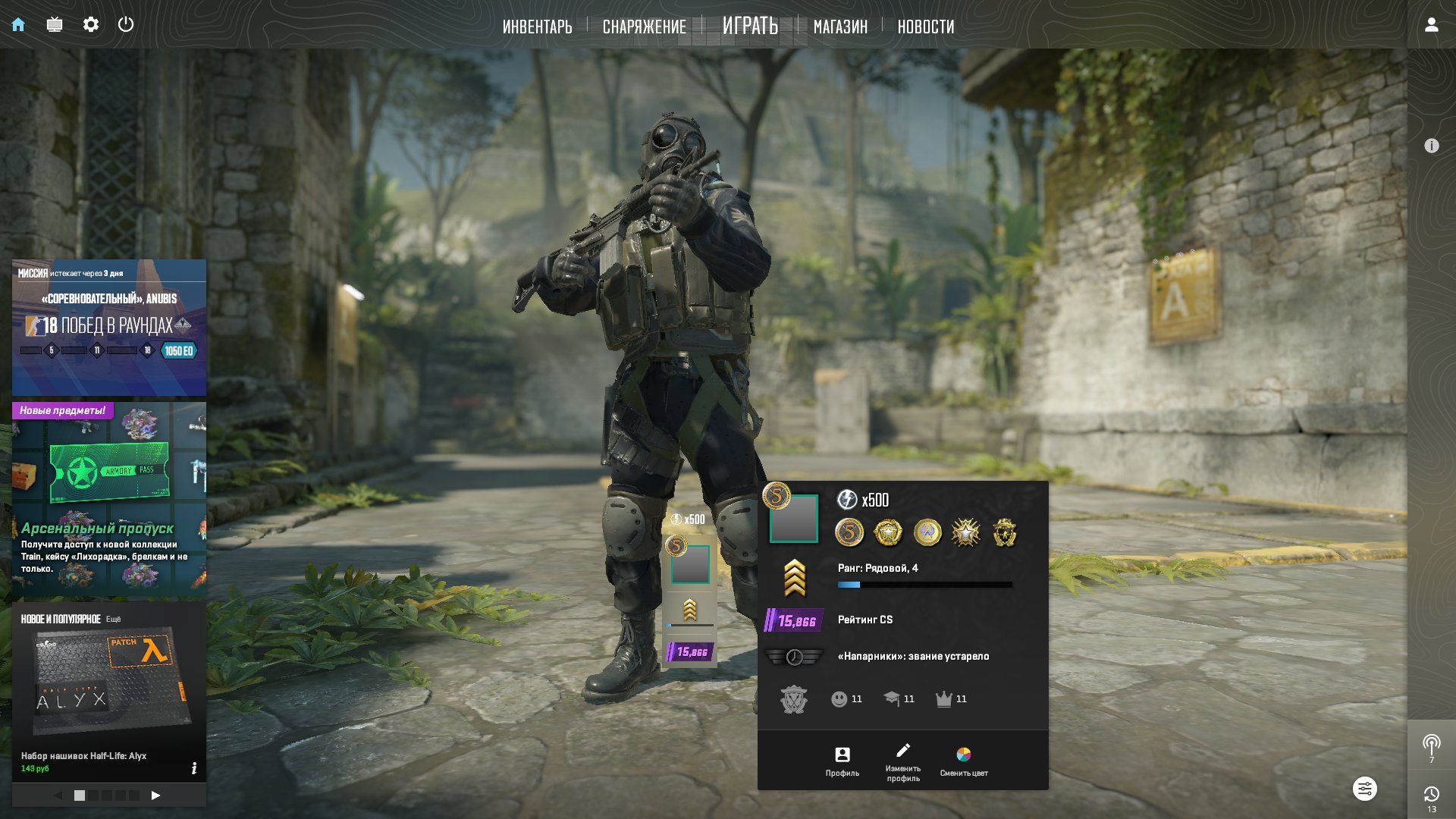Open the Арсенальный пропуск banner

click(x=109, y=500)
